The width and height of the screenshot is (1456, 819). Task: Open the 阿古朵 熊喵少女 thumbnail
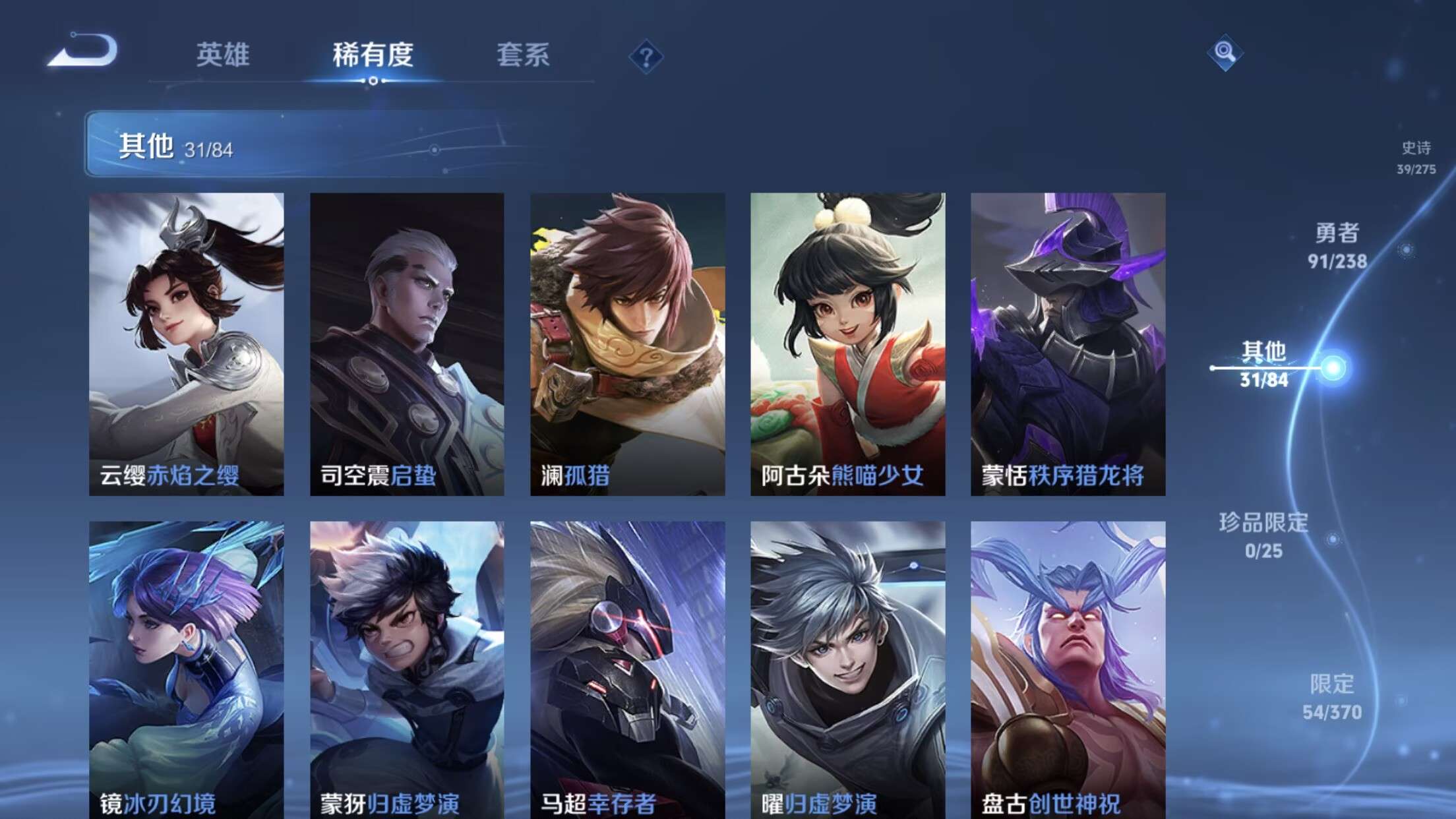point(849,343)
